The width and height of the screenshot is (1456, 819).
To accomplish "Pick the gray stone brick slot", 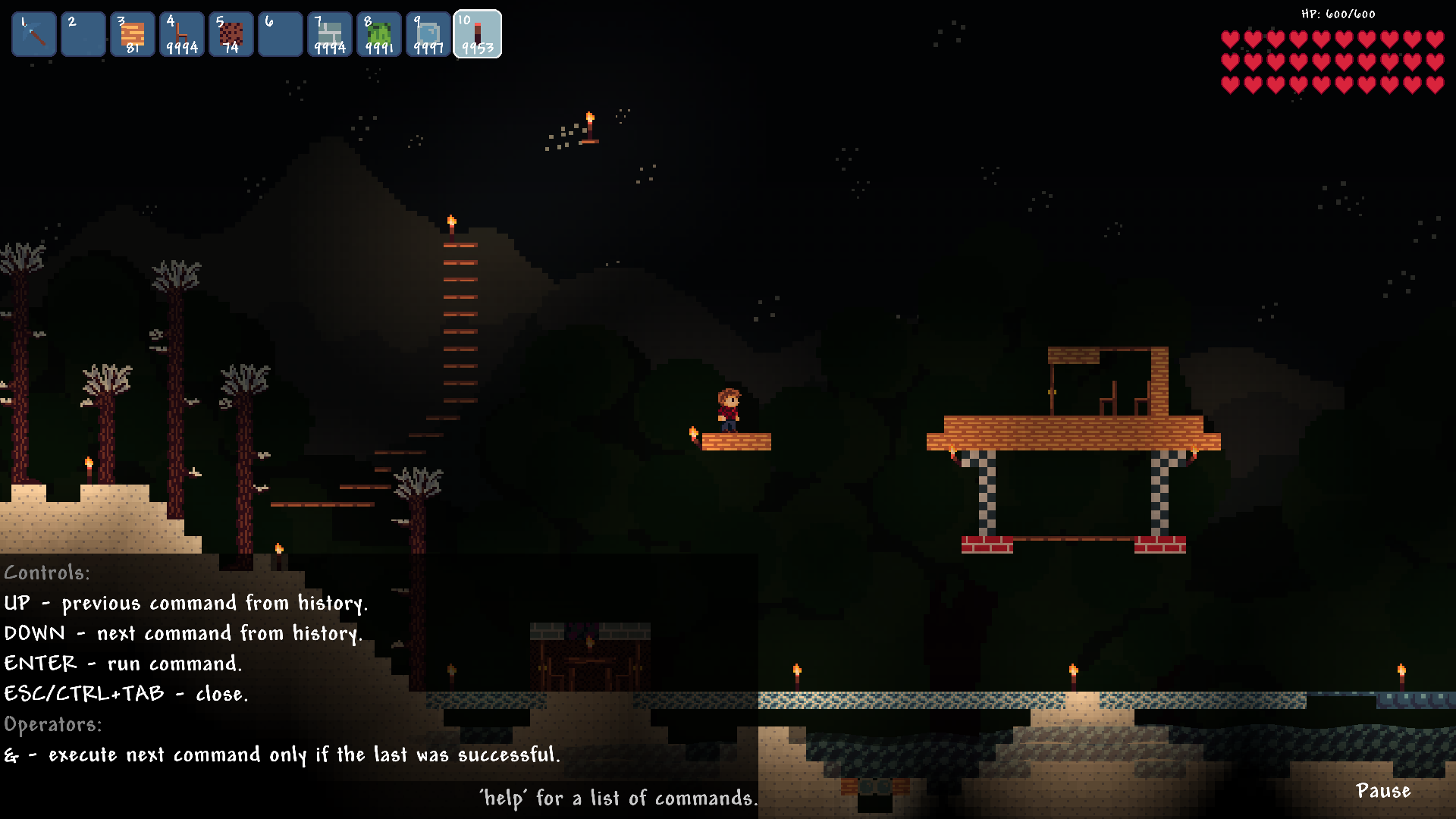I will click(330, 34).
